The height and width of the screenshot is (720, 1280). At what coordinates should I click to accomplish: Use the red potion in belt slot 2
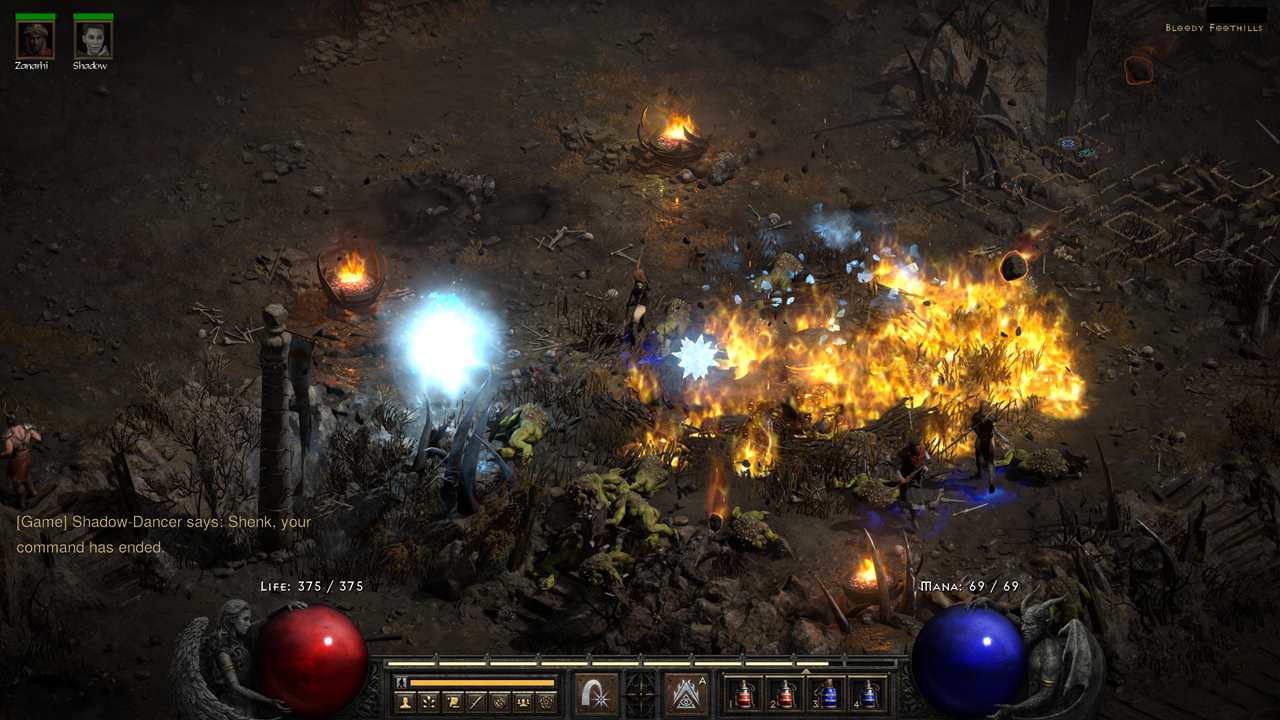coord(785,694)
